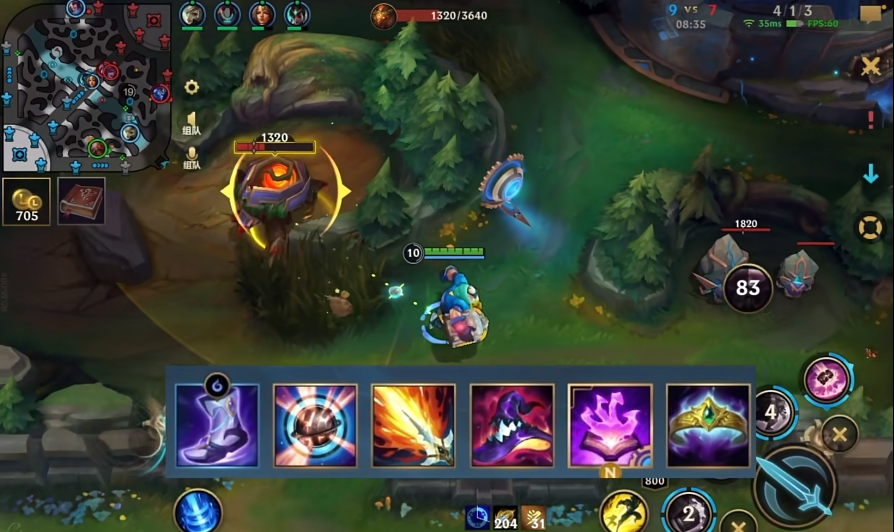Tap the minimap
The width and height of the screenshot is (894, 532).
tap(86, 85)
